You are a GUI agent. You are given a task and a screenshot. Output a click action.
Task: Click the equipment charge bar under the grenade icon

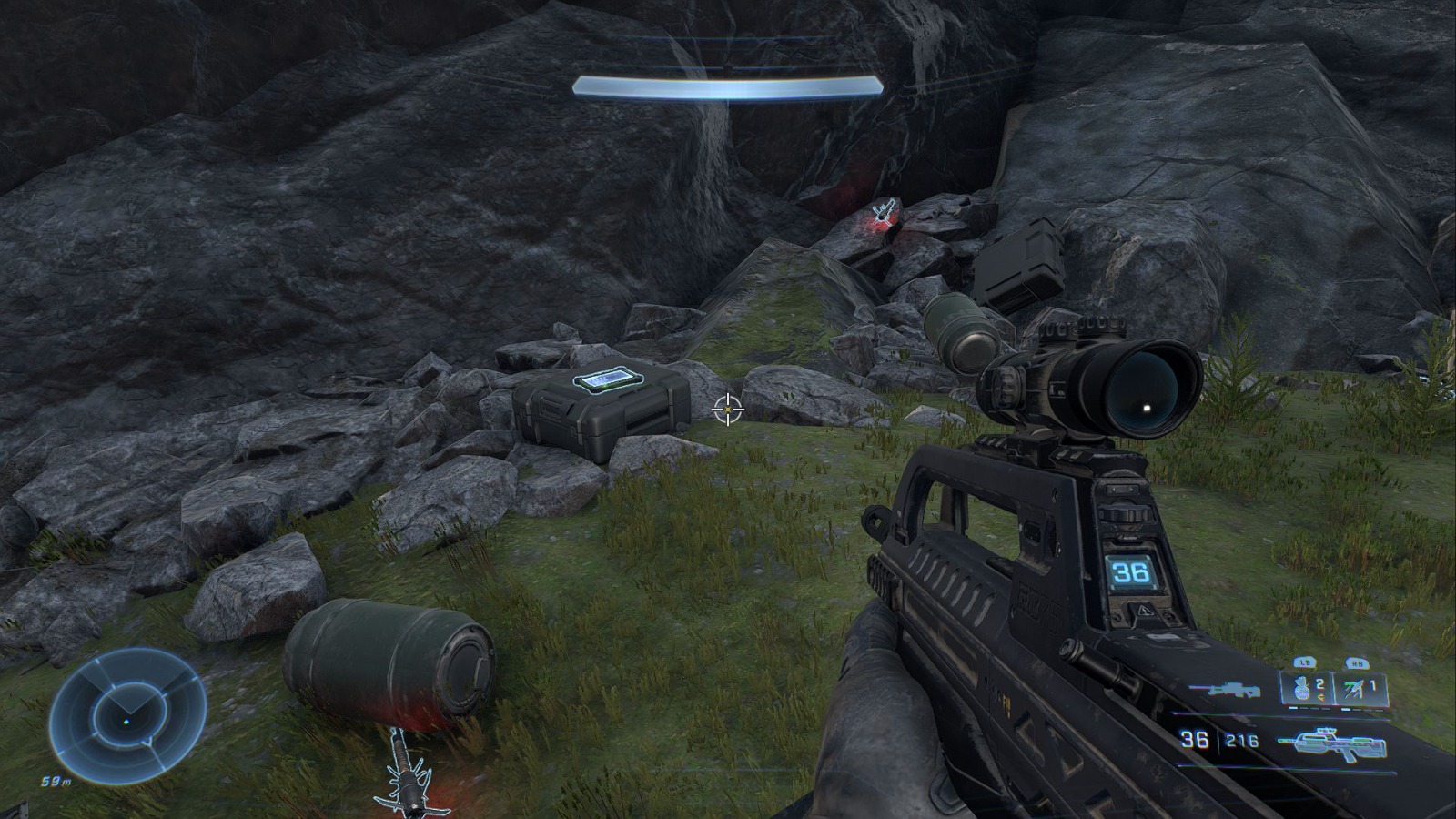(1308, 708)
